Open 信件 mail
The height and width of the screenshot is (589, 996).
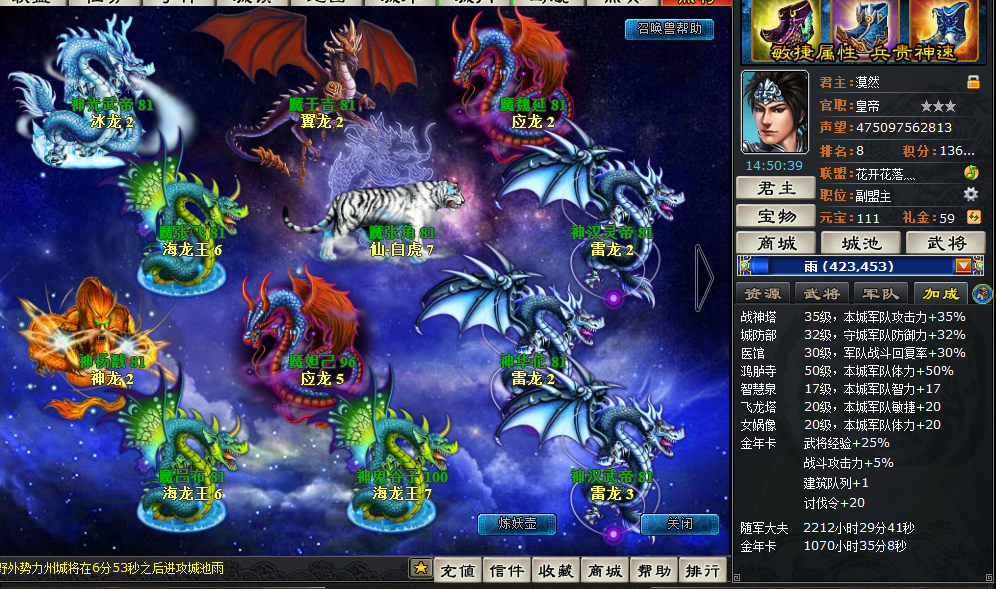pos(506,570)
